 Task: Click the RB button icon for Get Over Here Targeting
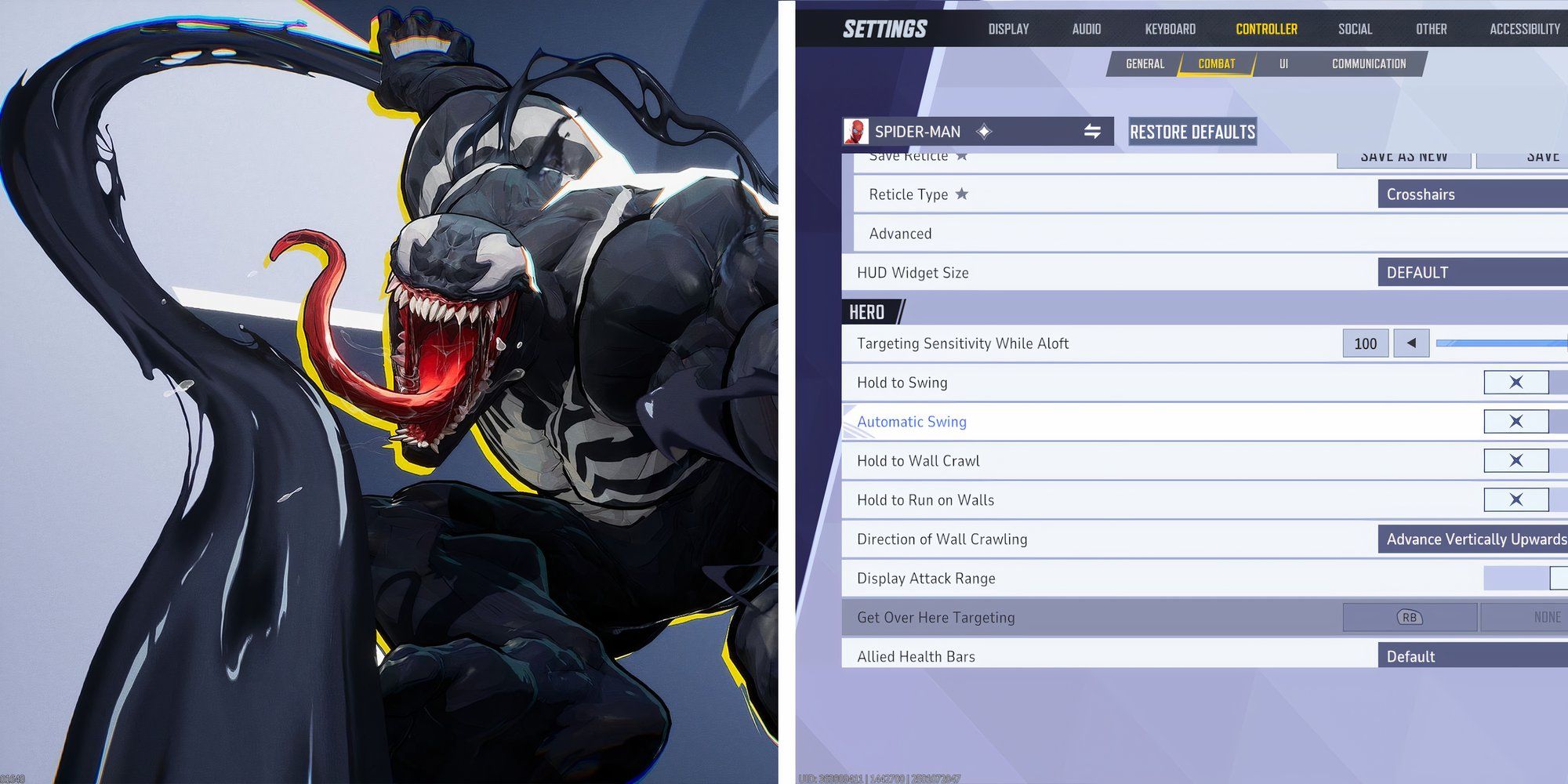coord(1408,617)
